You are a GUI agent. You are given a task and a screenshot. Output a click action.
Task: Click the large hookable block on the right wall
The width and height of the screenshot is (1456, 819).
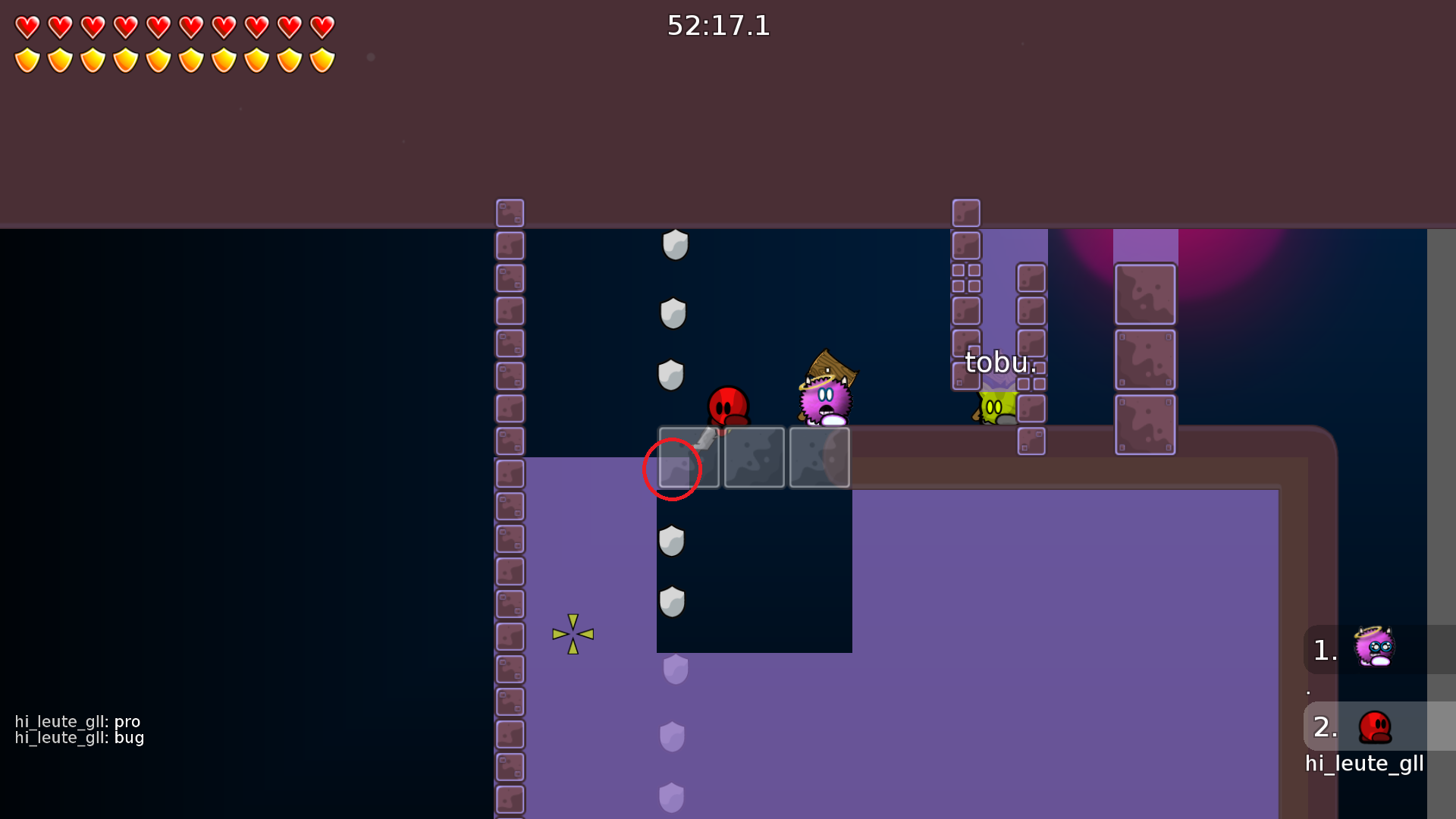pos(1145,294)
